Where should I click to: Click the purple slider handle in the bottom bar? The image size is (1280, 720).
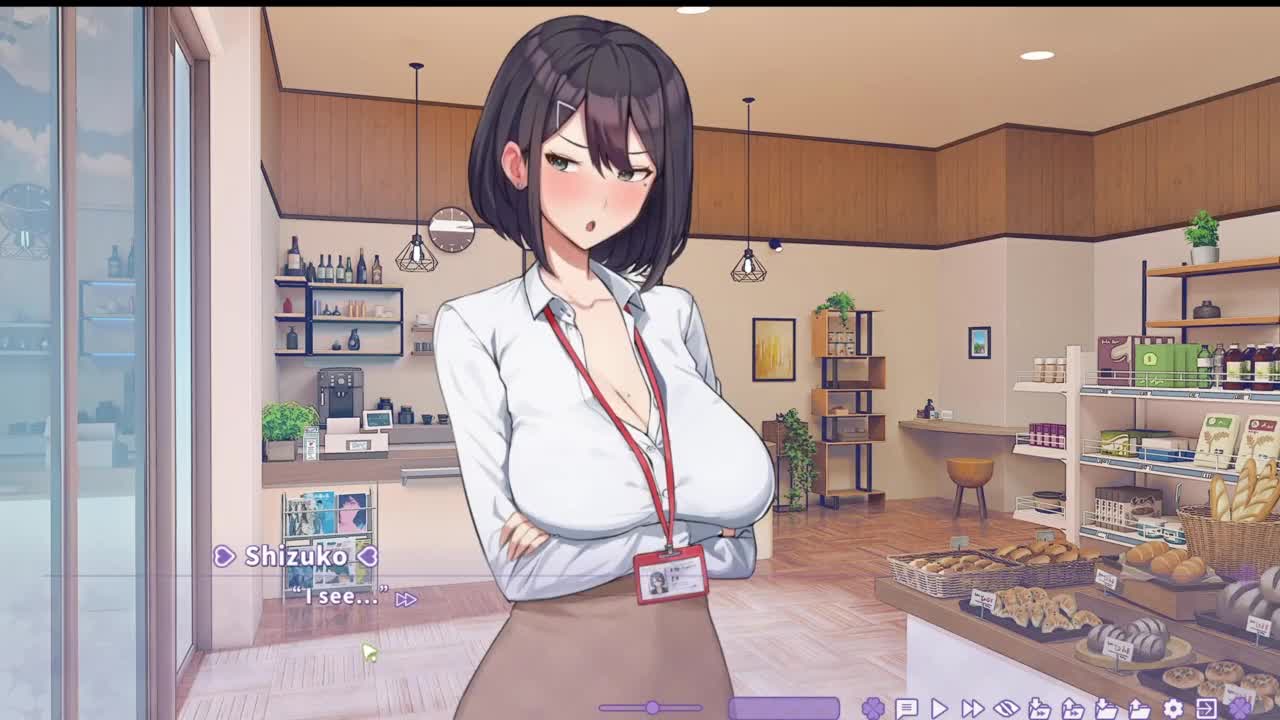point(652,708)
